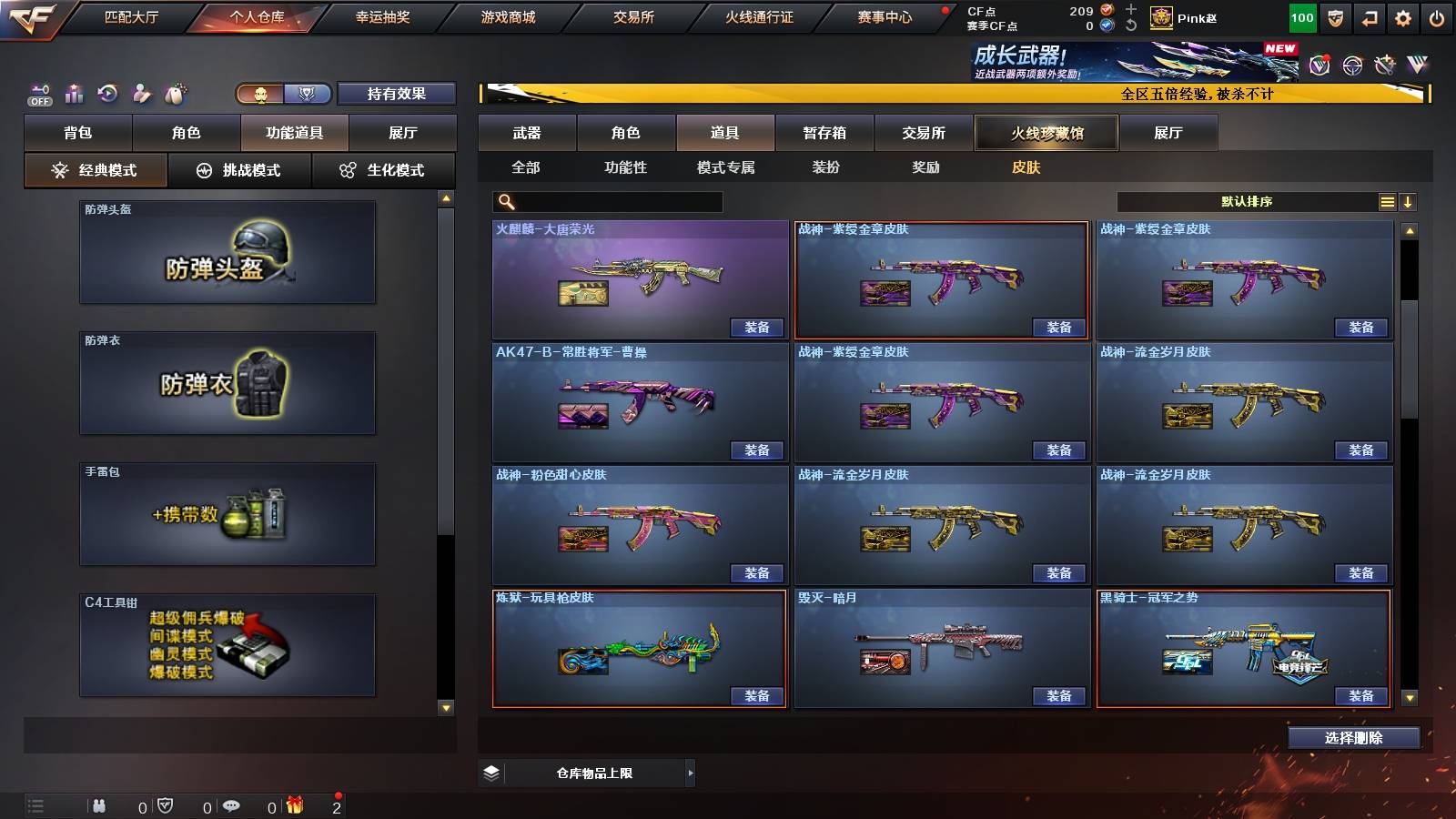Click the CF shield icon in bottom status bar
The image size is (1456, 819).
166,805
